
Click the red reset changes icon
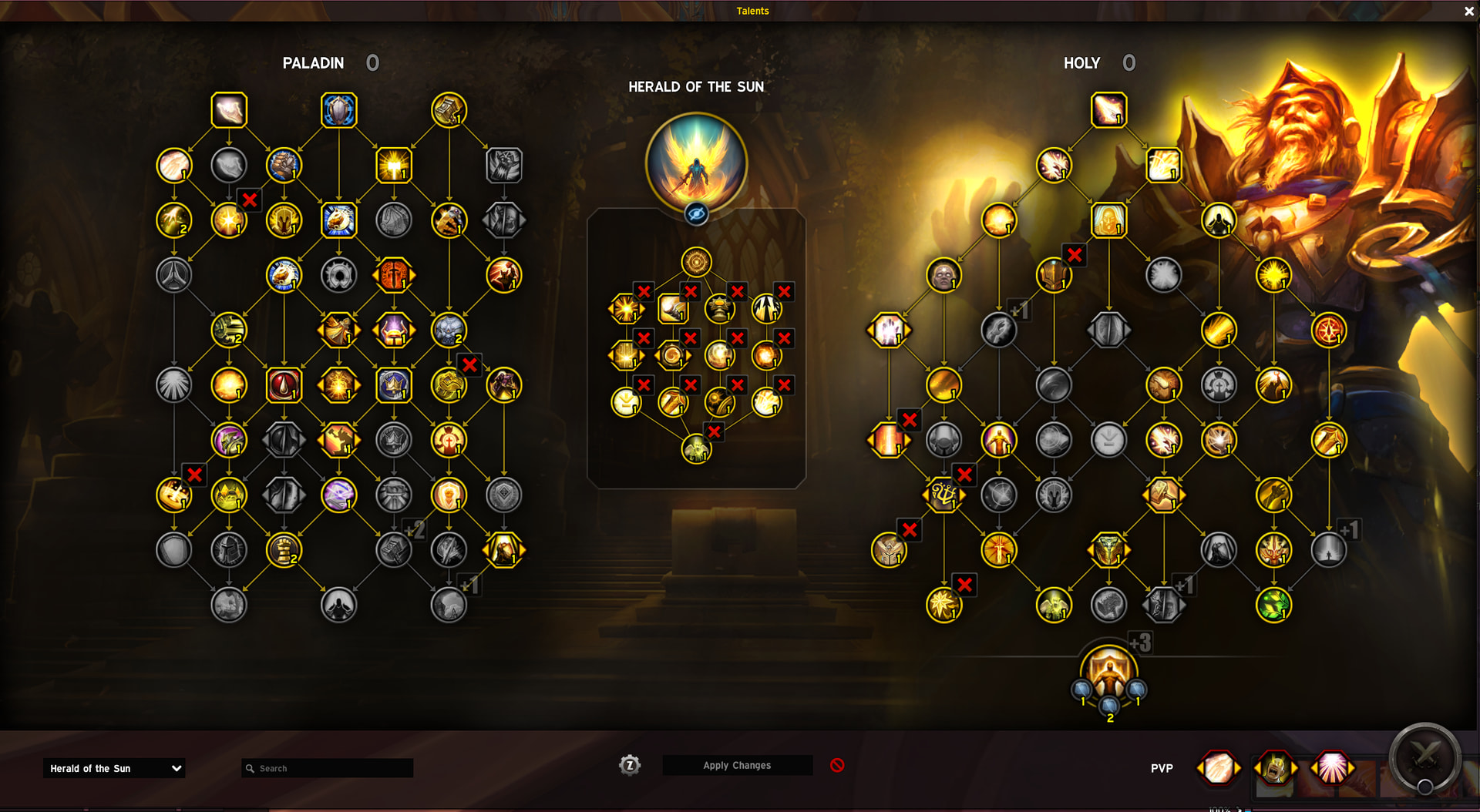point(837,765)
